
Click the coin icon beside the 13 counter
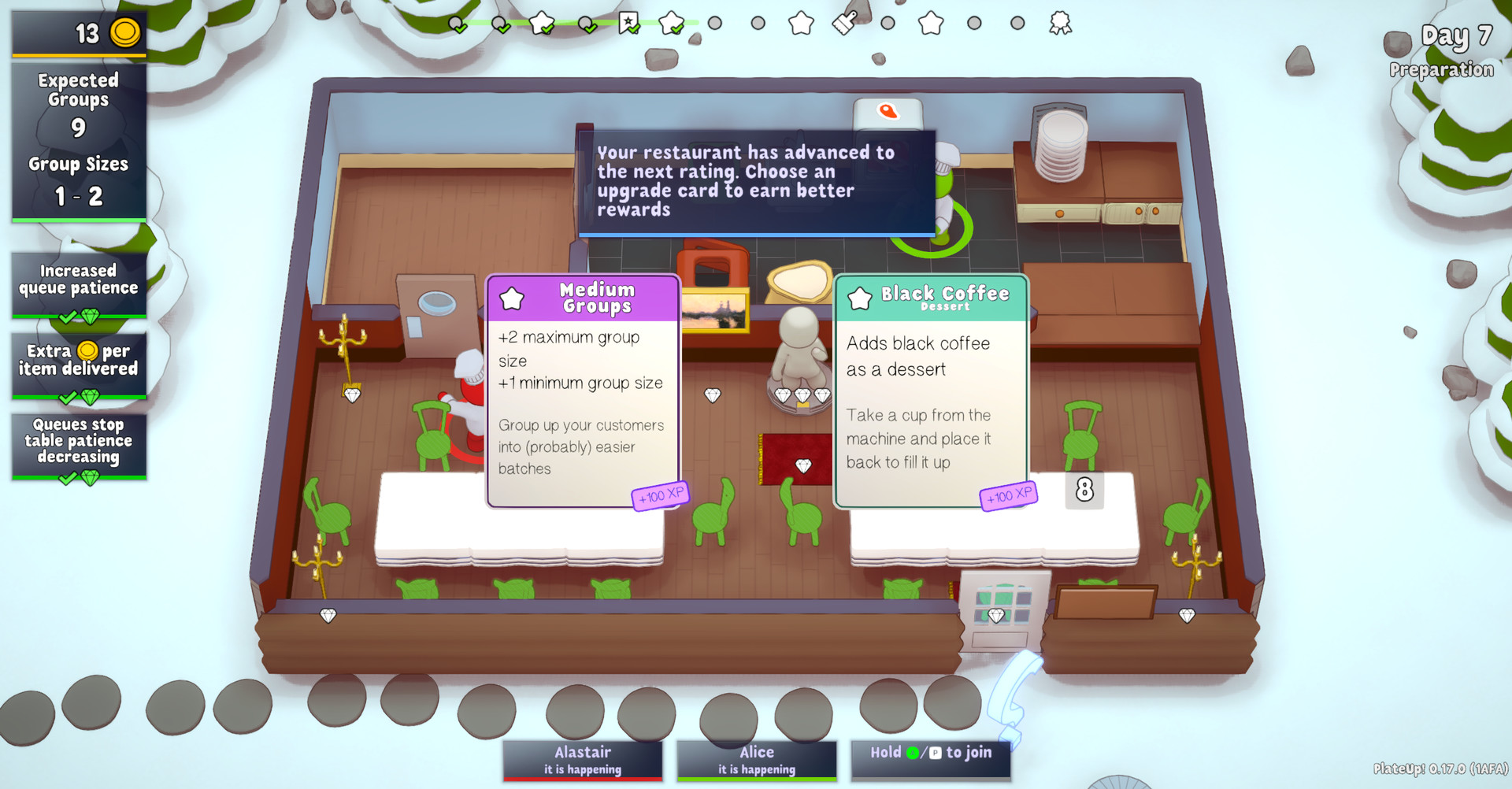[124, 32]
